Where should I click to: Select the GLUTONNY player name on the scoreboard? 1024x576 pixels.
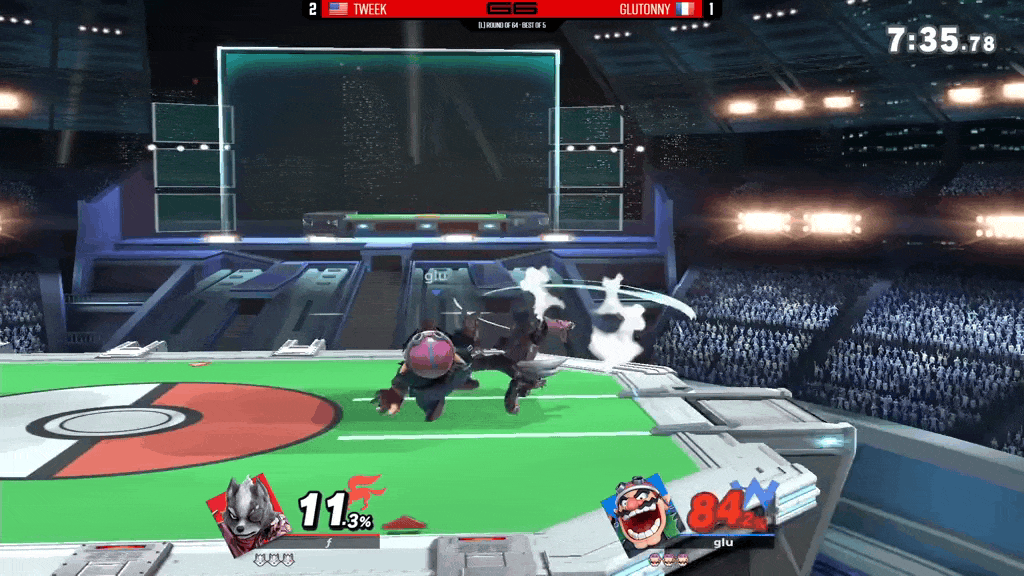(646, 9)
